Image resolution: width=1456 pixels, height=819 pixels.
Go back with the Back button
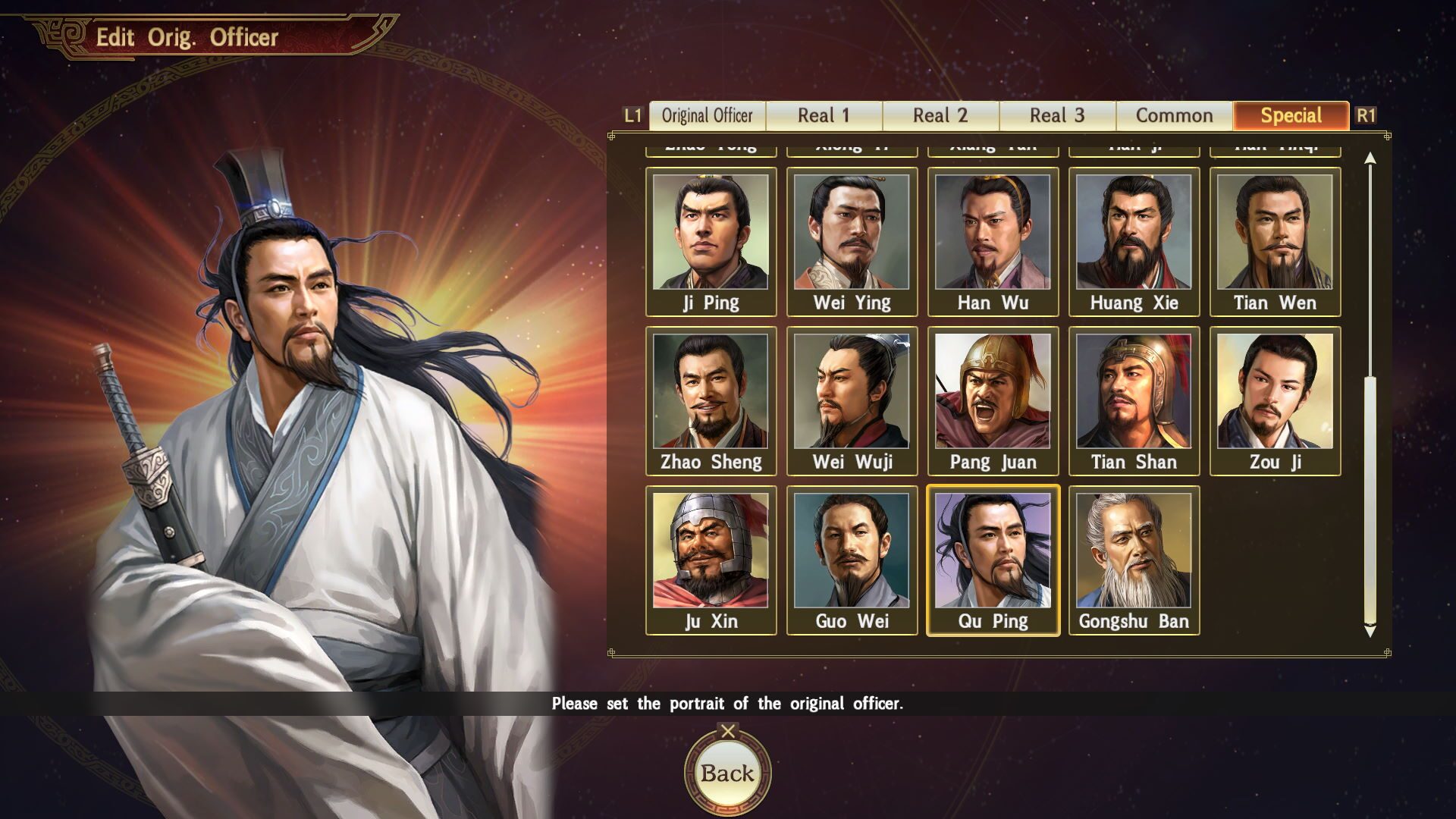point(727,773)
